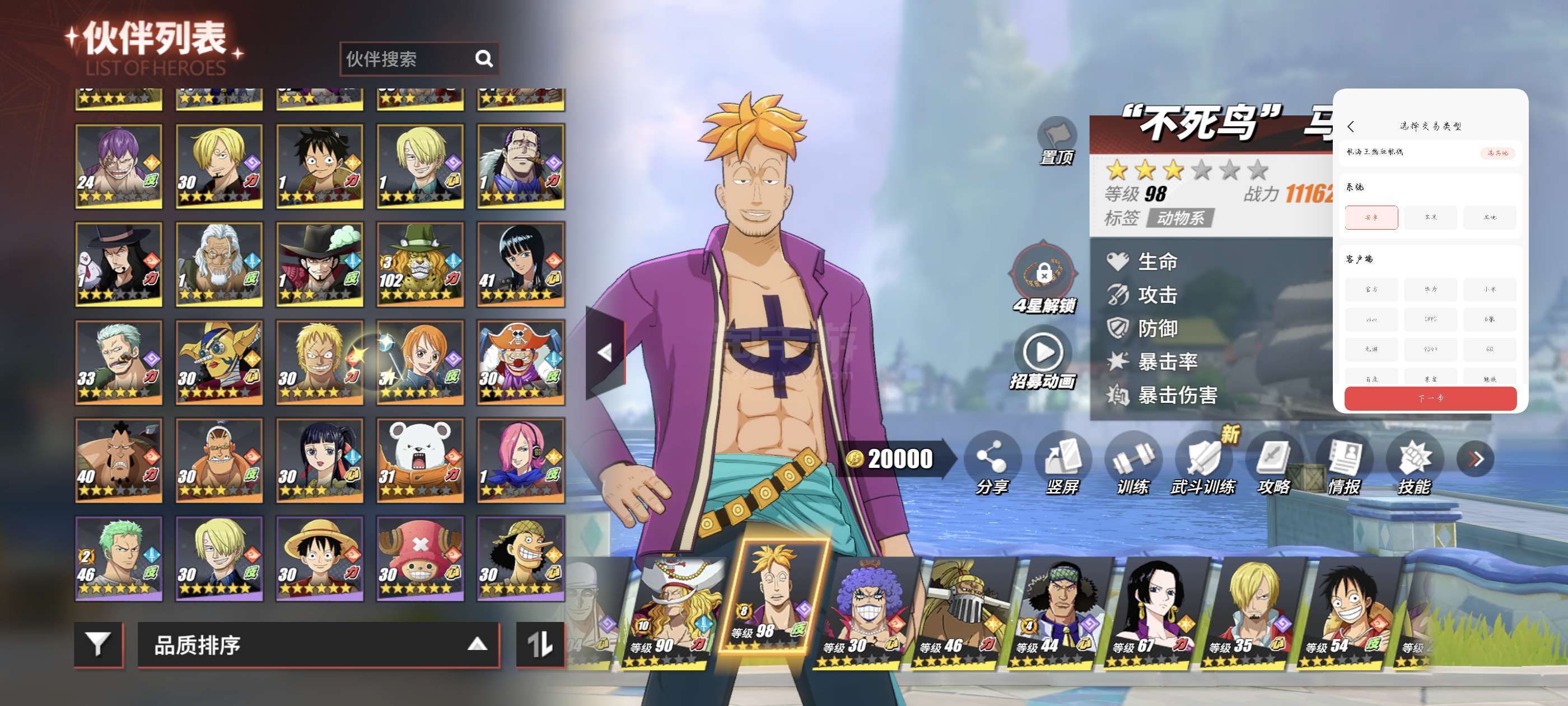Open the 训练 training menu
The width and height of the screenshot is (1568, 706).
point(1133,463)
